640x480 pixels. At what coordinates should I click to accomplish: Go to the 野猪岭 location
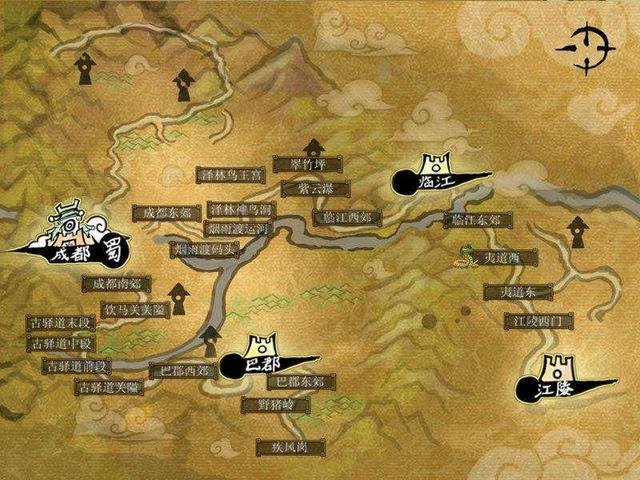tap(270, 405)
